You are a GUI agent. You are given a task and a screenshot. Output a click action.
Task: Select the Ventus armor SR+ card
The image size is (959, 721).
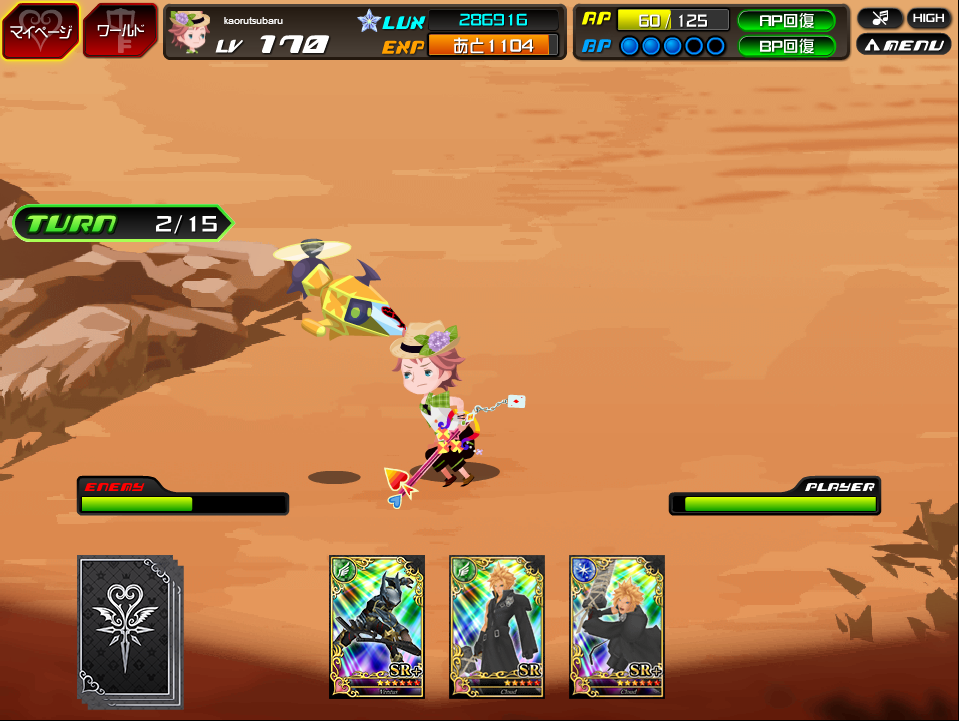377,626
